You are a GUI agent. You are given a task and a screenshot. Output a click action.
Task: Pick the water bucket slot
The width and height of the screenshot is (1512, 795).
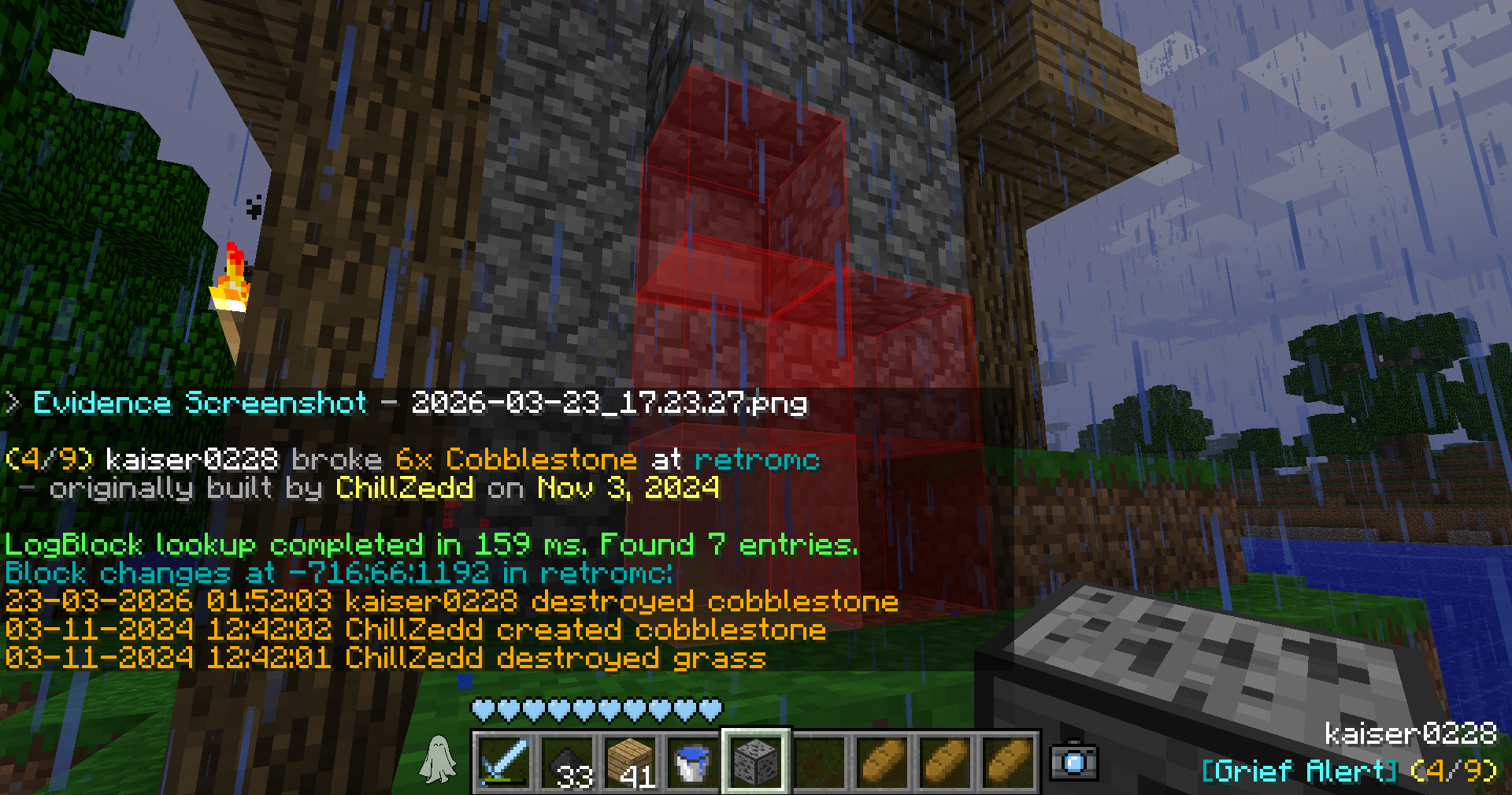pyautogui.click(x=692, y=762)
